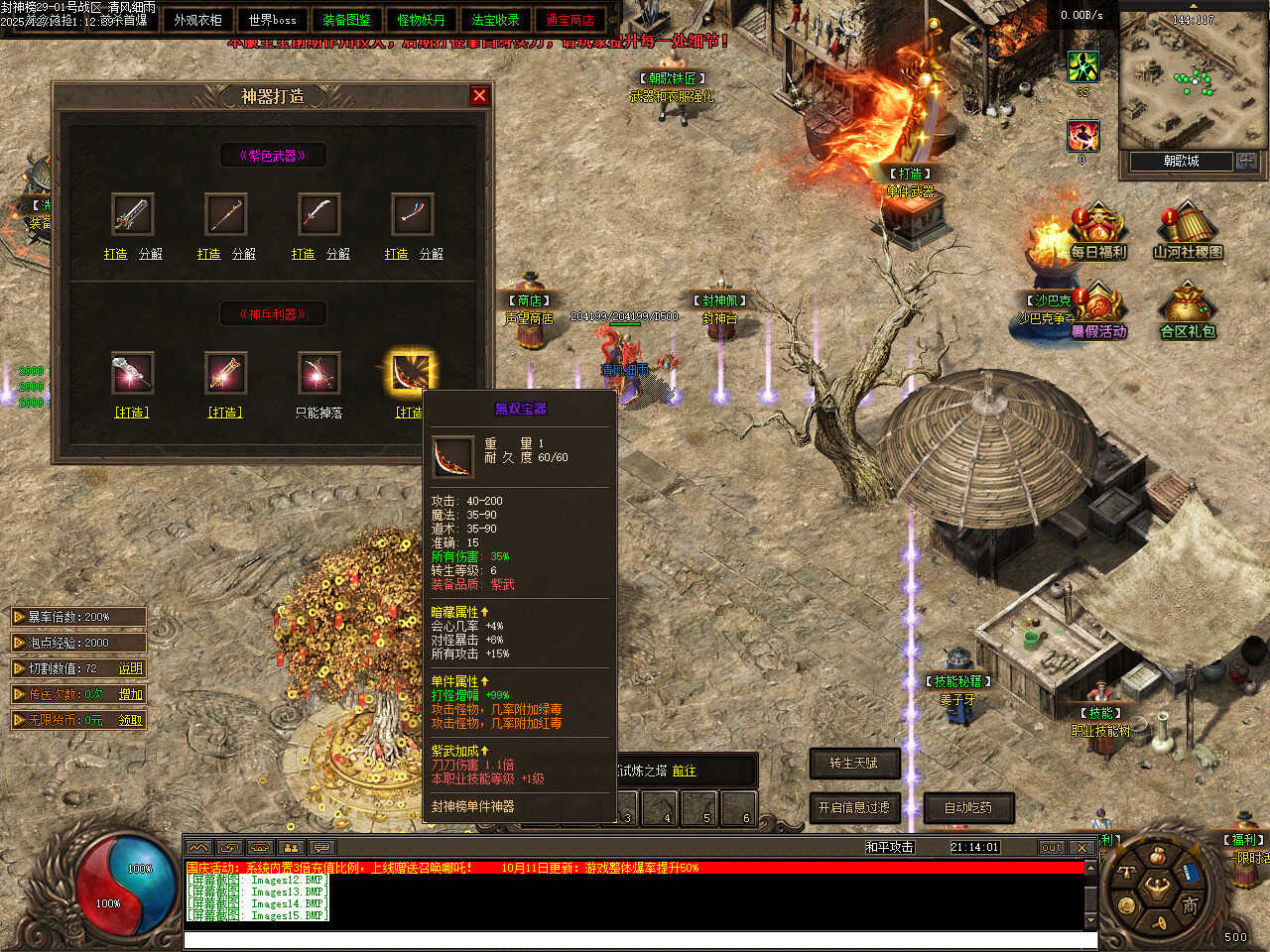The width and height of the screenshot is (1270, 952).
Task: Open the 合区礼包 gift pack icon
Action: (1188, 311)
